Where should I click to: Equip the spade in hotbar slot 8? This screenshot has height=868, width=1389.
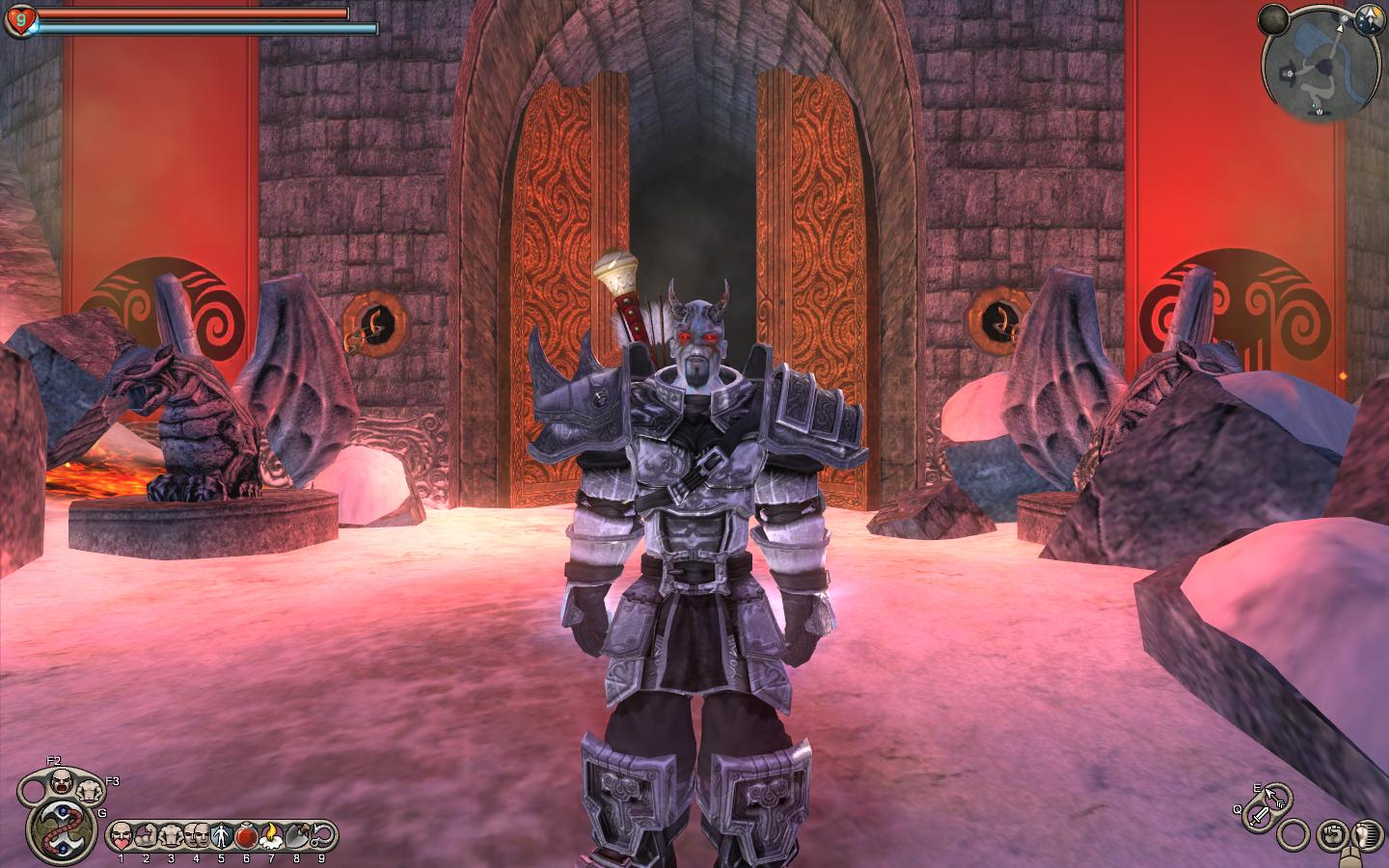coord(297,833)
